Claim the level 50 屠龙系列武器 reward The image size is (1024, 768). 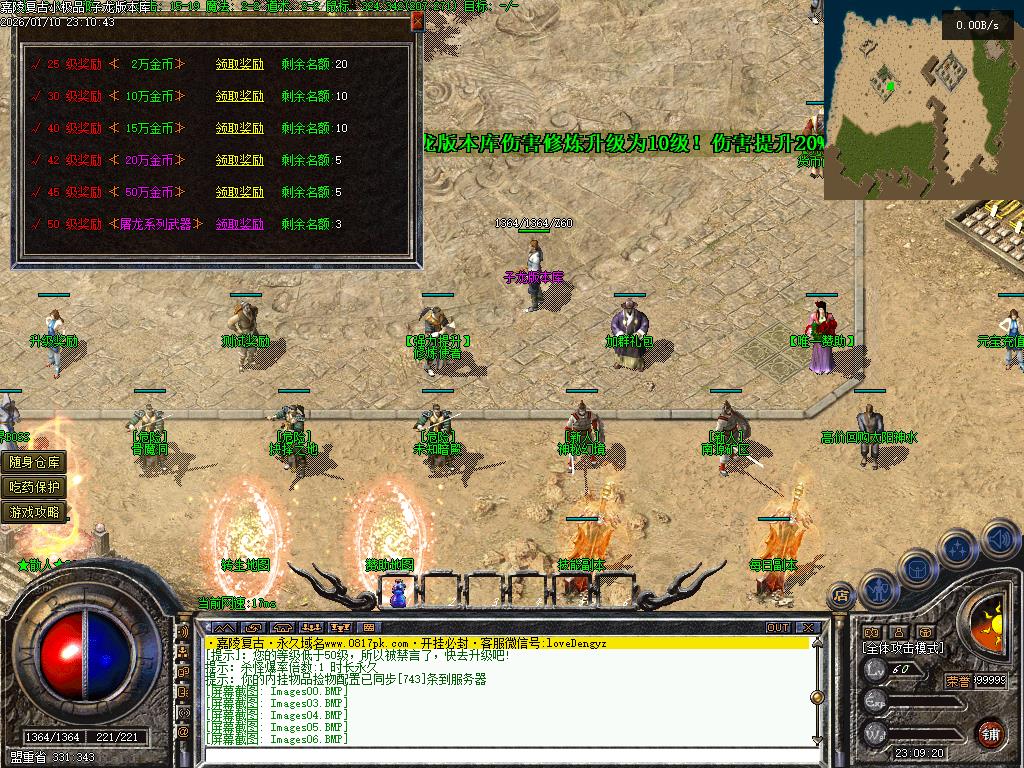tap(240, 224)
